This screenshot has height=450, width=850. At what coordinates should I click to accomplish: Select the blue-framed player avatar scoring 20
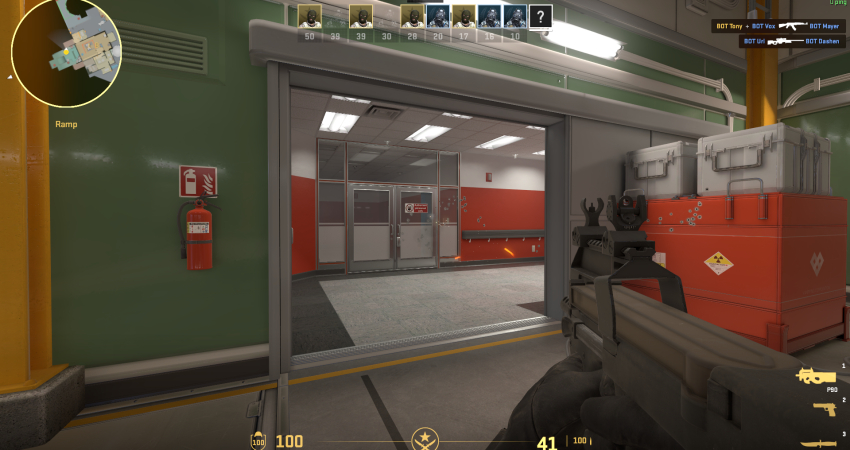coord(438,17)
